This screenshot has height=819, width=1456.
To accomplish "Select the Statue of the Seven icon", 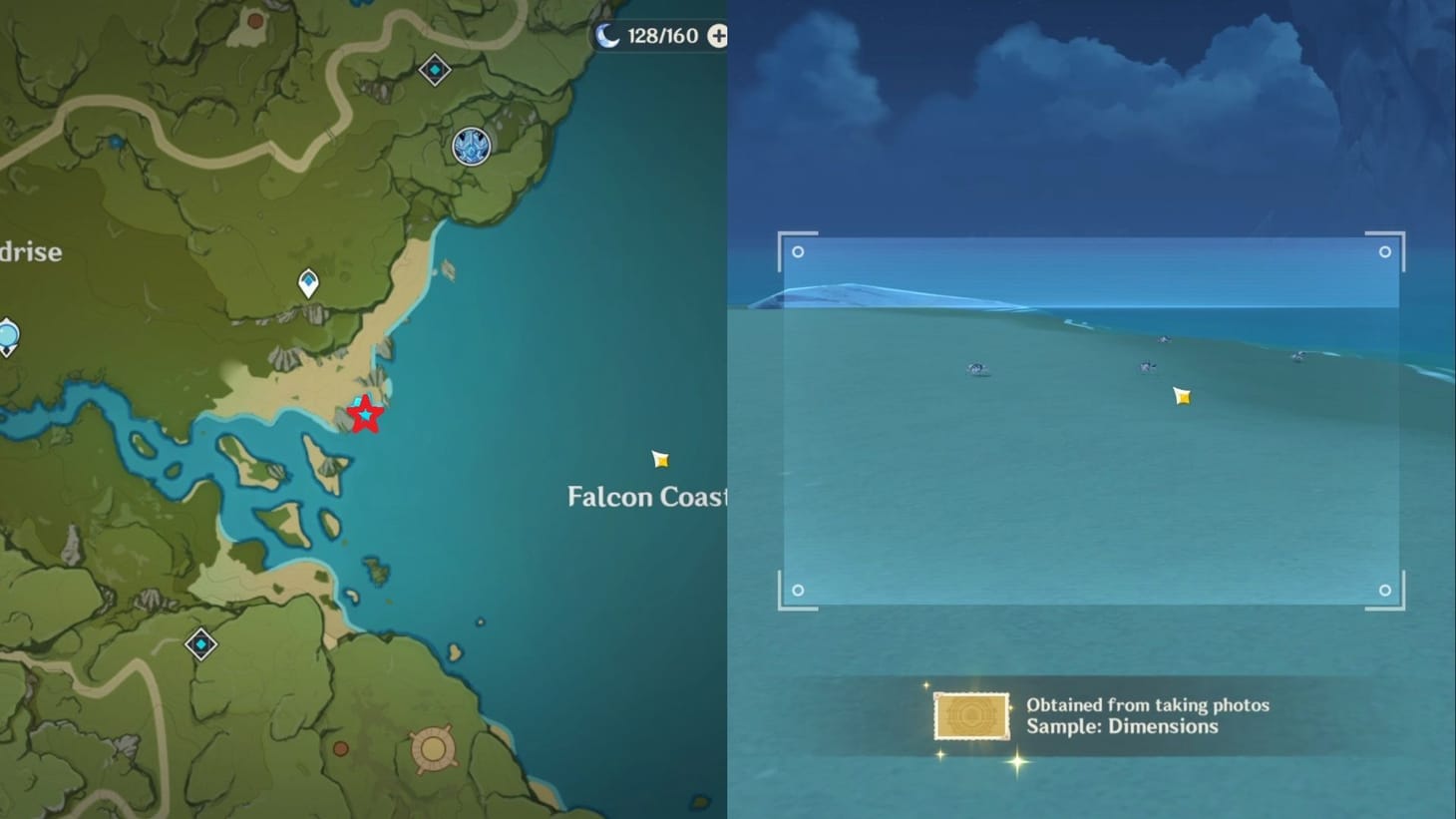I will [469, 147].
